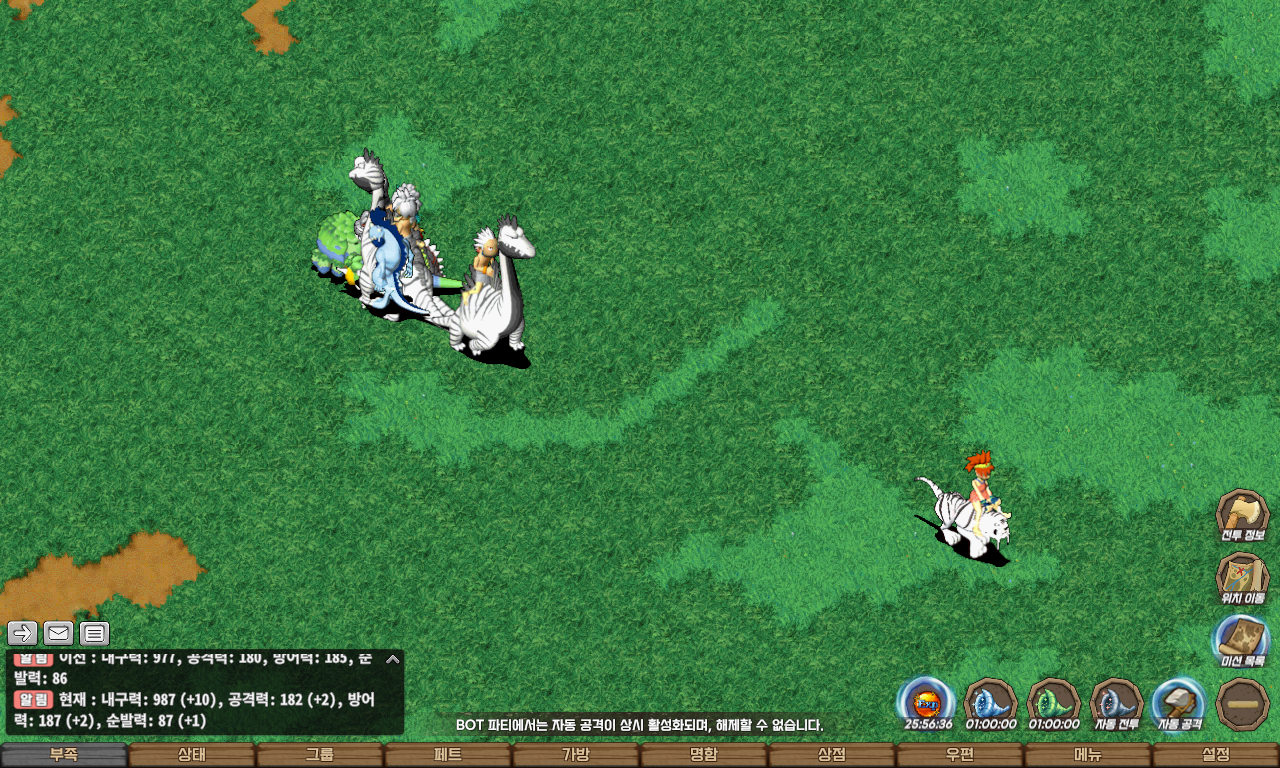This screenshot has height=768, width=1280.
Task: Open 전투 정보 battle info axe icon
Action: (x=1242, y=516)
